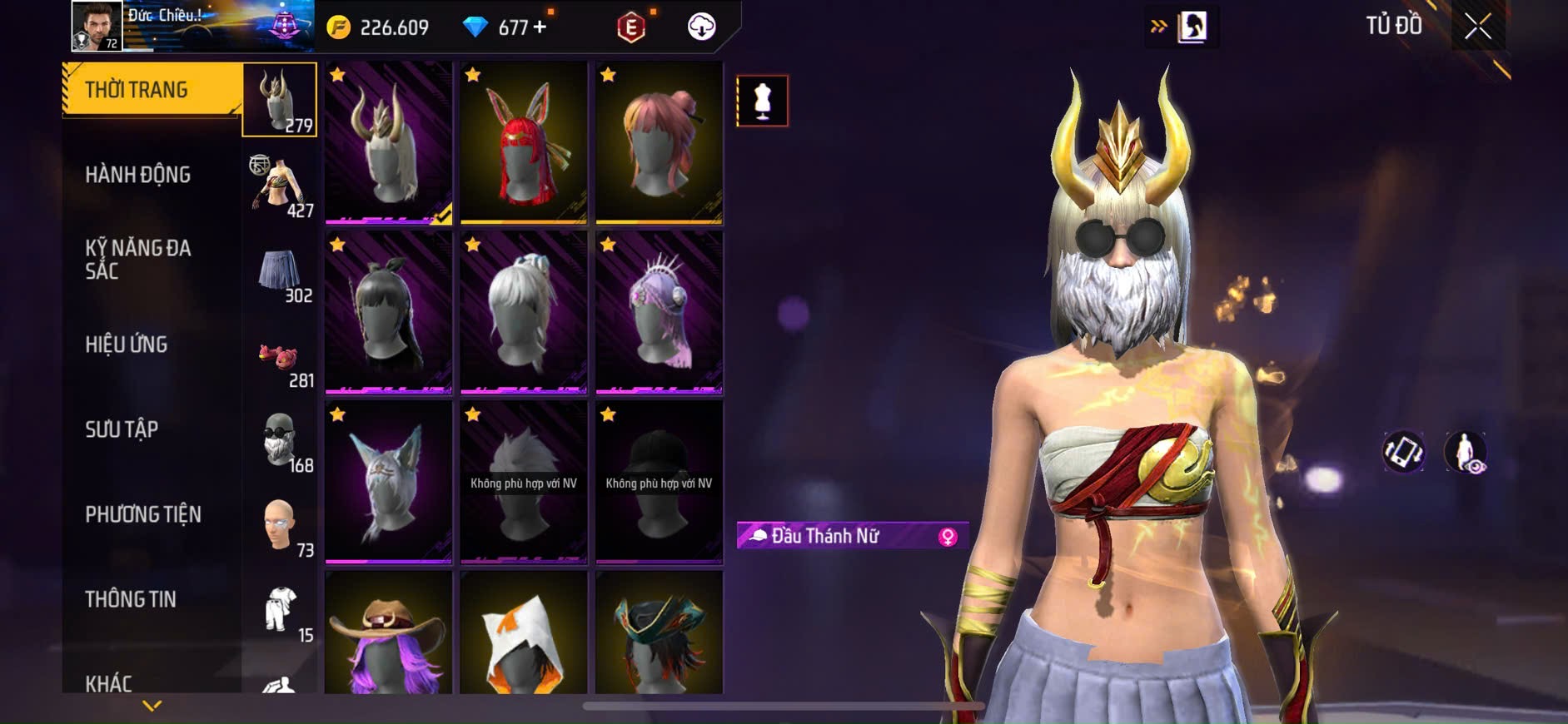The width and height of the screenshot is (1568, 724).
Task: Open the HÀNH ĐỘNG category
Action: [x=138, y=175]
